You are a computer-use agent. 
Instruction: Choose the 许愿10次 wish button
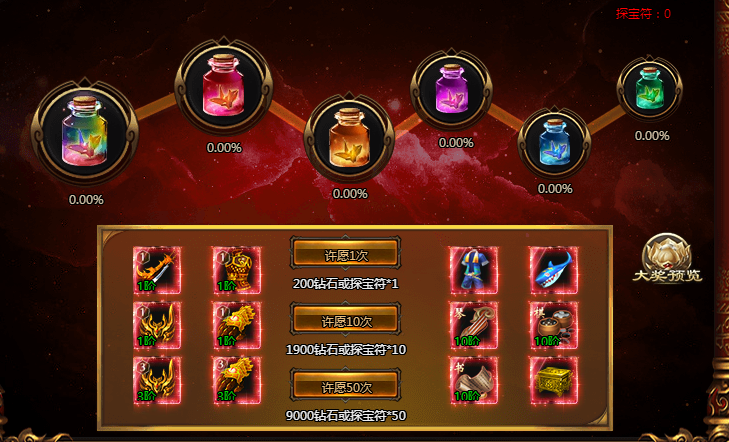tap(345, 321)
